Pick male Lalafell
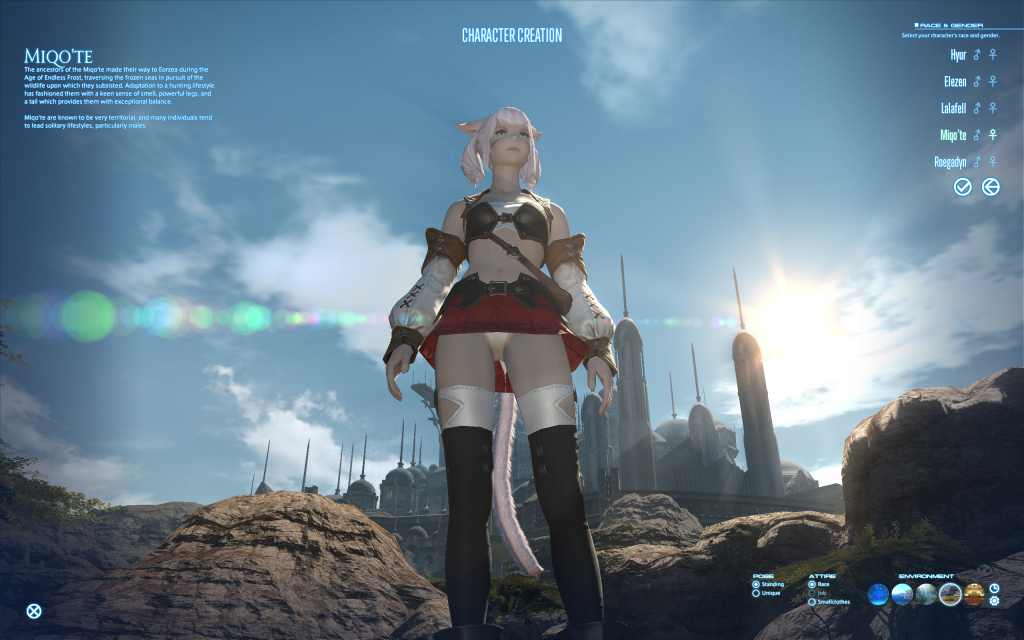 pos(977,108)
